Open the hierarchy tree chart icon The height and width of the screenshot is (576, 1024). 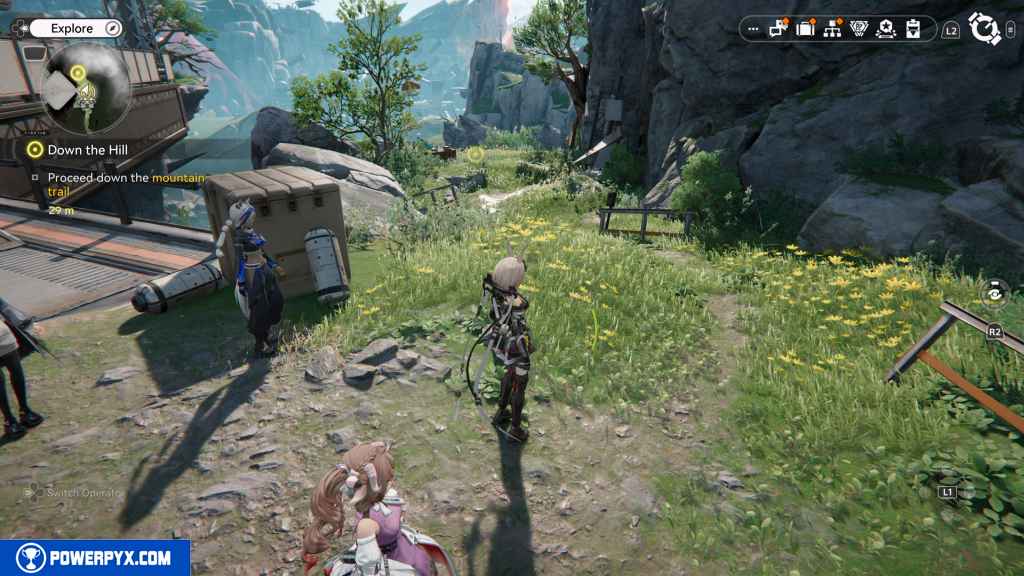point(832,29)
